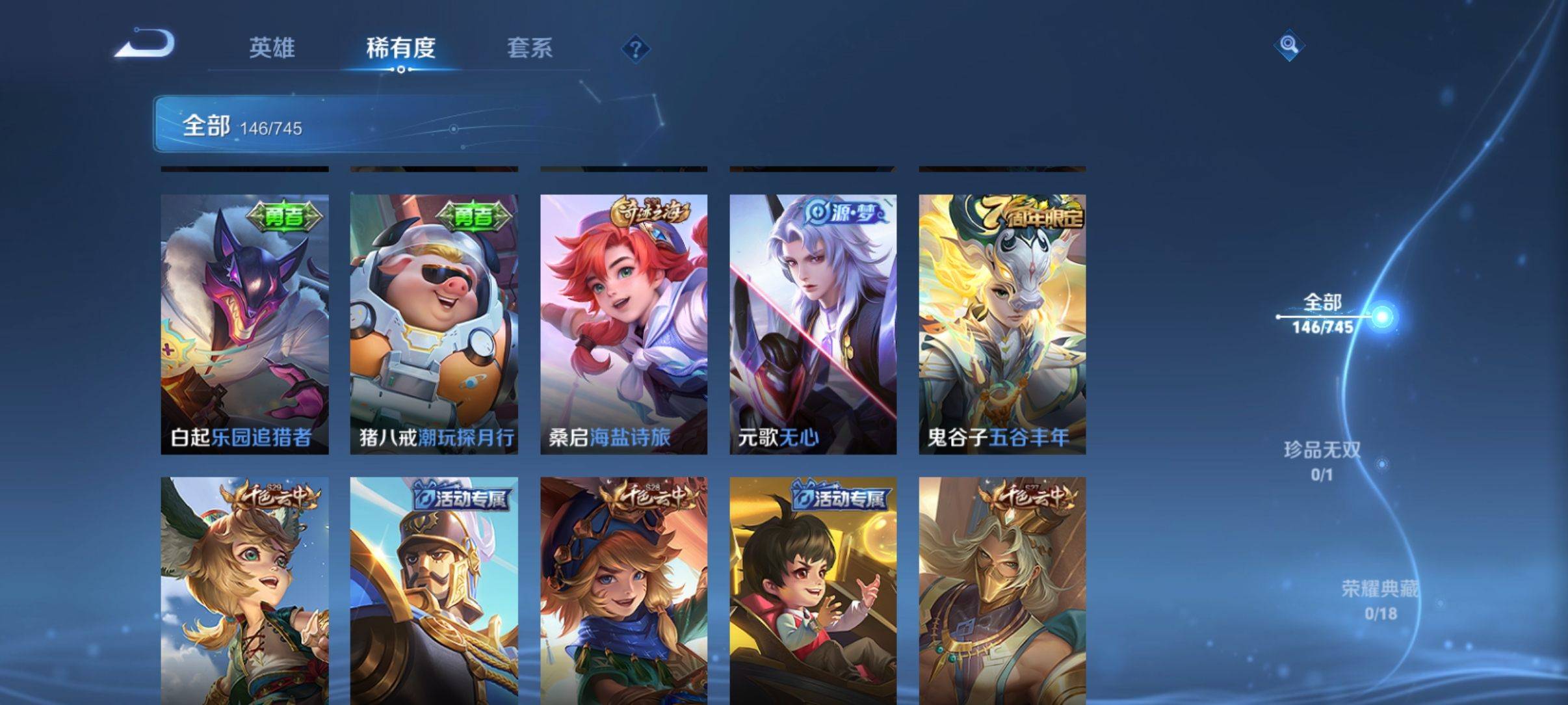1568x705 pixels.
Task: Select the 稀有度 tab
Action: pyautogui.click(x=400, y=47)
